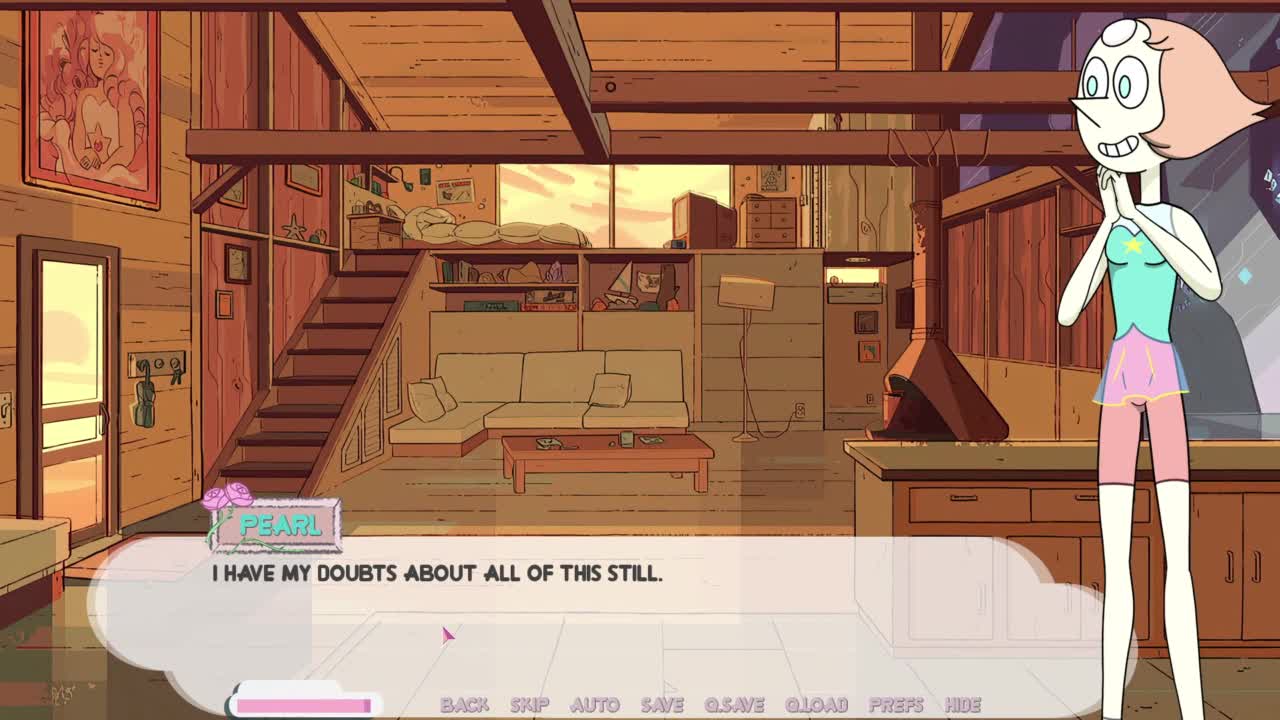Hide the dialogue interface
Viewport: 1280px width, 720px height.
click(x=962, y=705)
